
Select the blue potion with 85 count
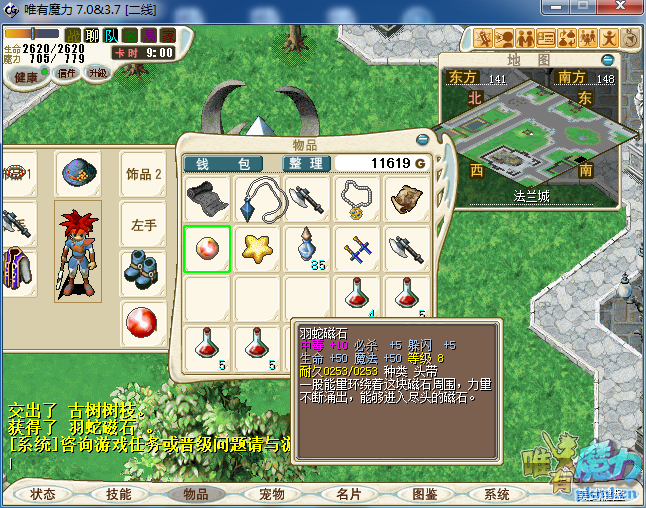pos(307,249)
